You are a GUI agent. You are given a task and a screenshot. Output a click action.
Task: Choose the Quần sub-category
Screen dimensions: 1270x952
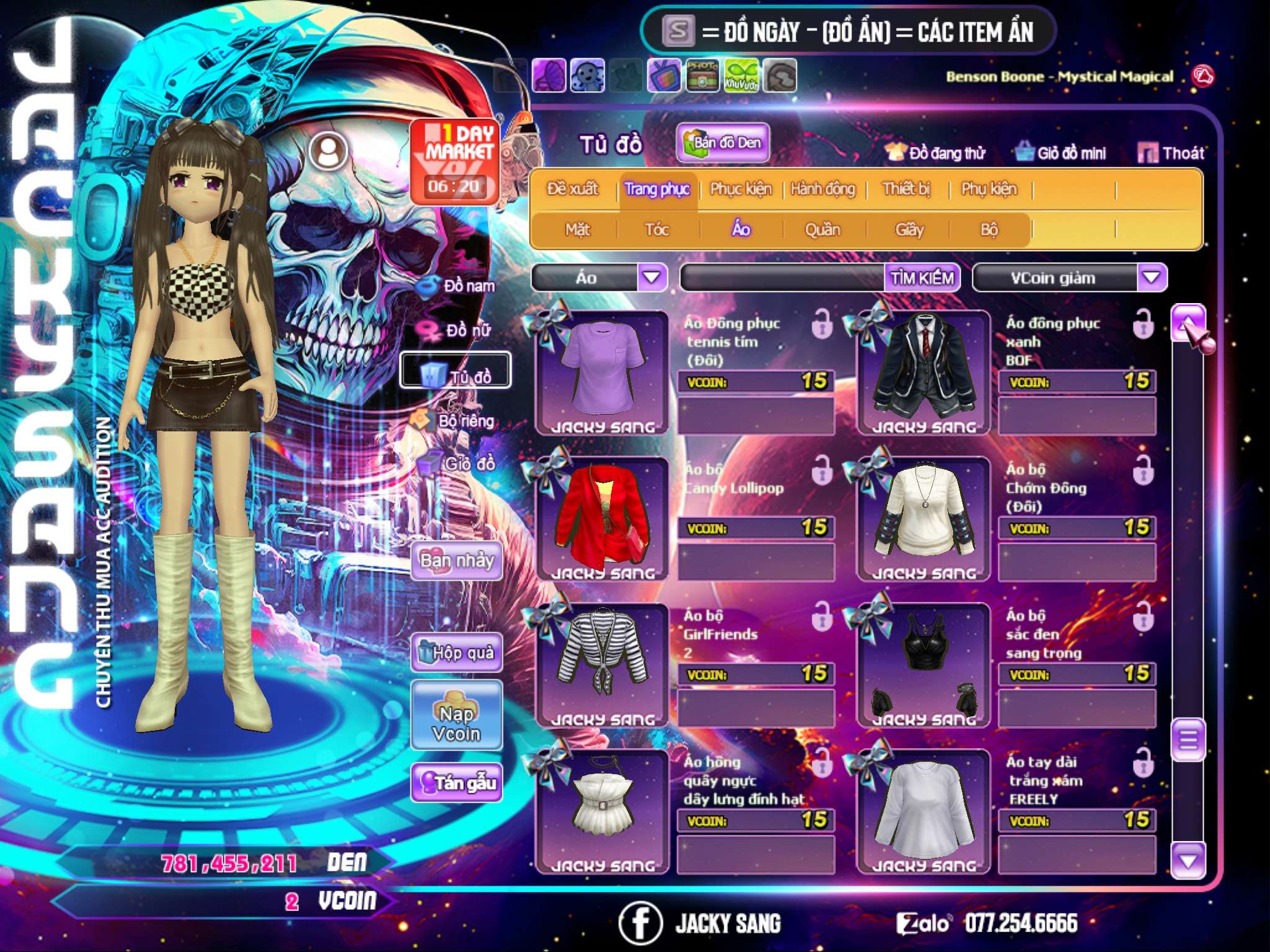pyautogui.click(x=822, y=230)
